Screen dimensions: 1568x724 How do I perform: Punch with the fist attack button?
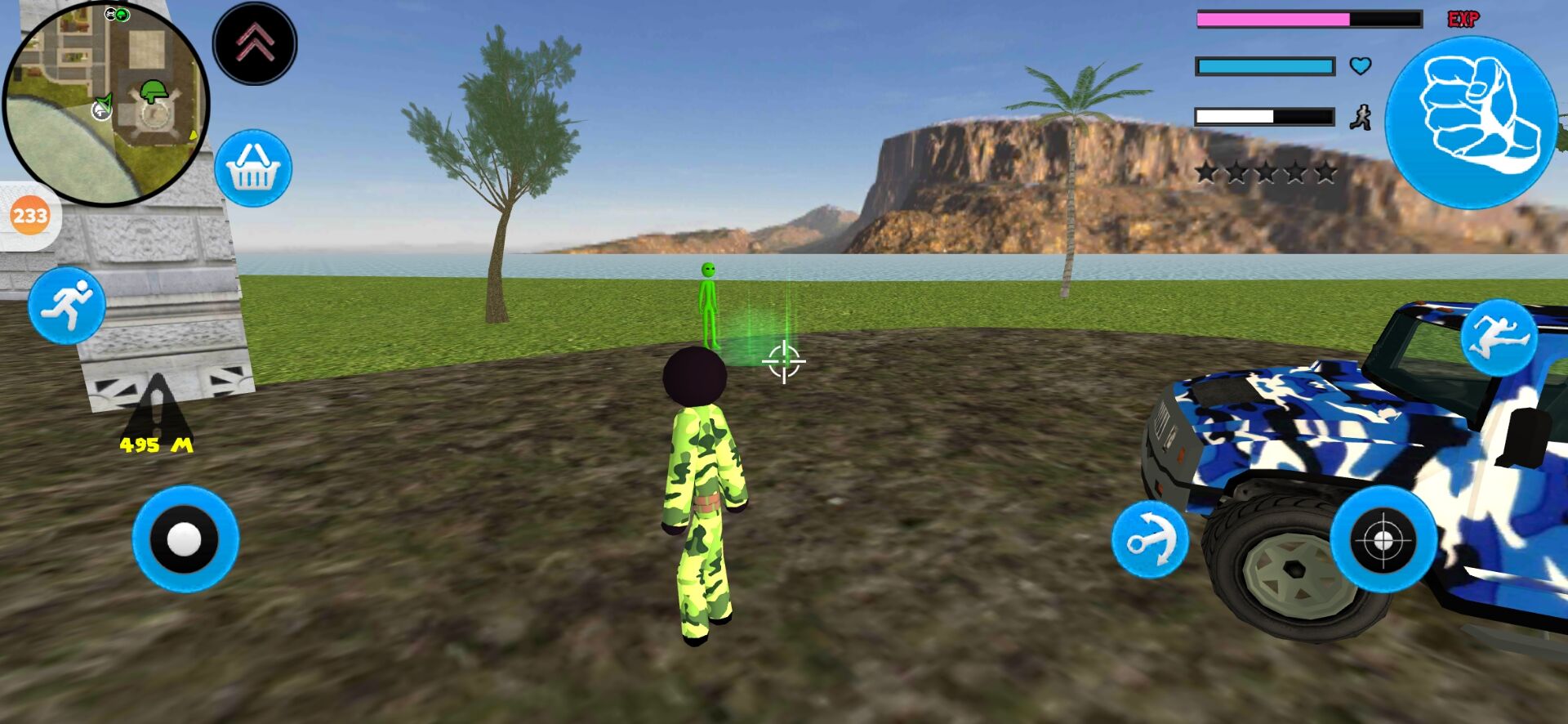tap(1472, 120)
